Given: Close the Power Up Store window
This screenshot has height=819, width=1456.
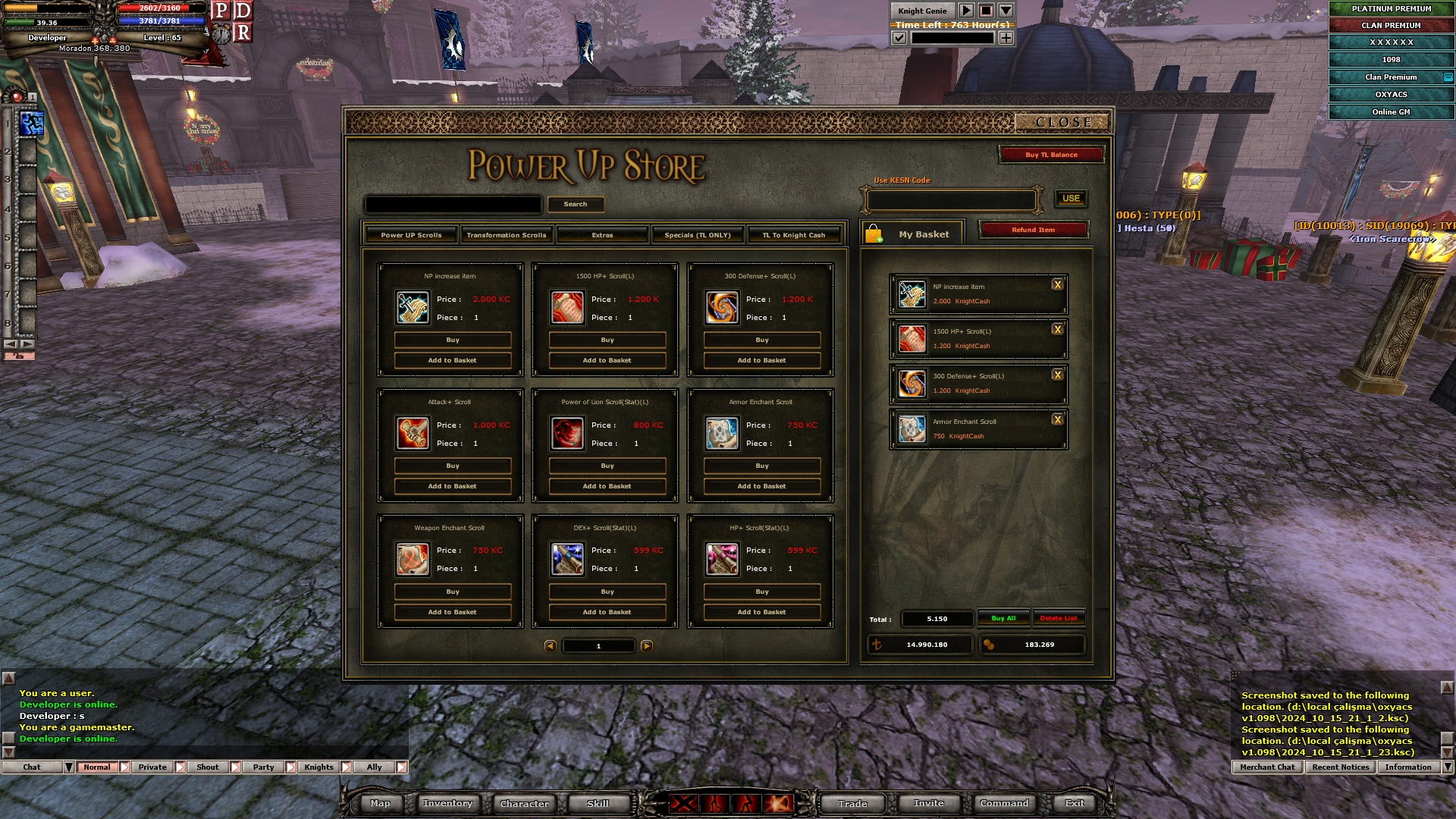Looking at the screenshot, I should coord(1062,122).
